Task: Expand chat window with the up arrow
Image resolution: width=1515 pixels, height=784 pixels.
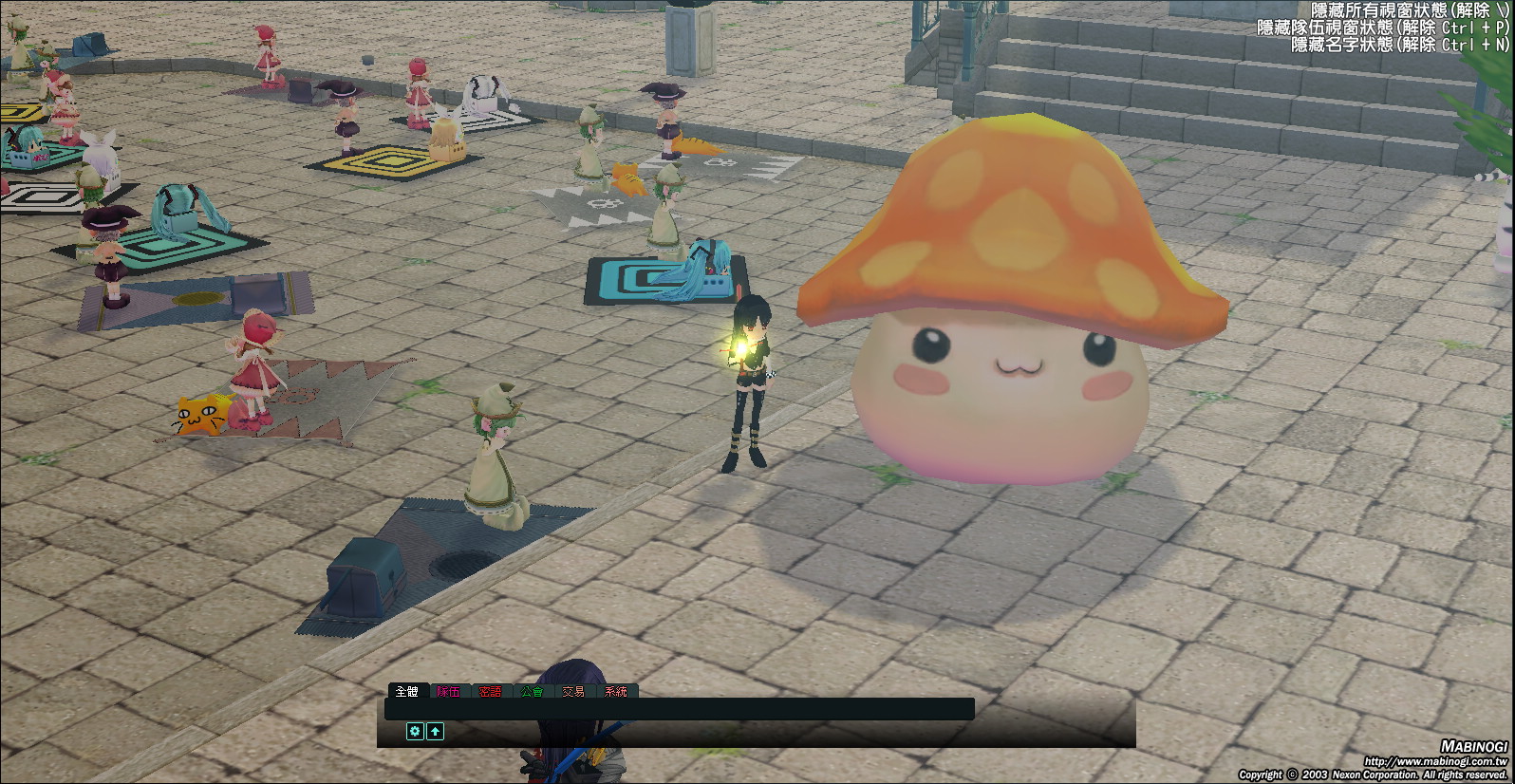Action: coord(435,731)
